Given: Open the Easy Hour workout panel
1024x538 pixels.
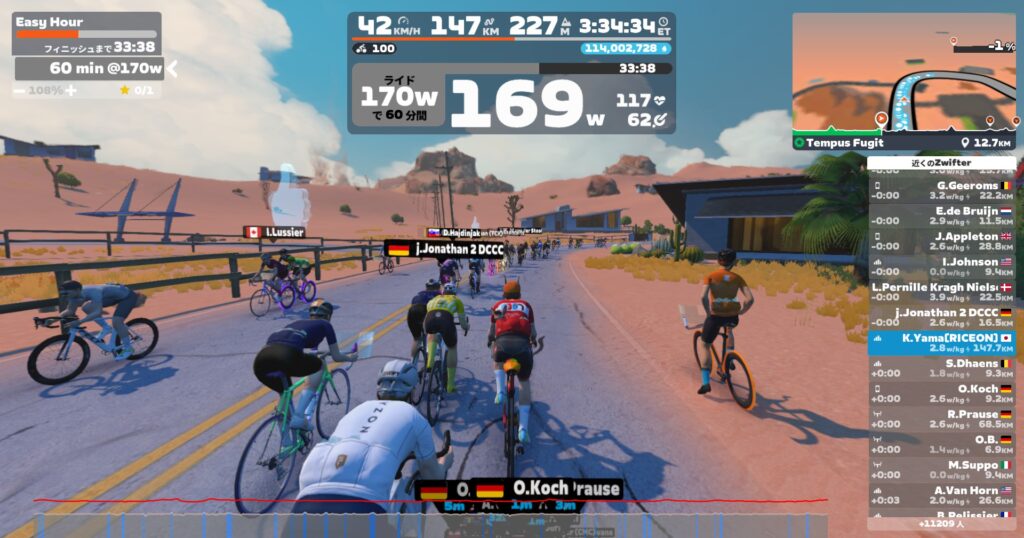Looking at the screenshot, I should click(x=86, y=32).
